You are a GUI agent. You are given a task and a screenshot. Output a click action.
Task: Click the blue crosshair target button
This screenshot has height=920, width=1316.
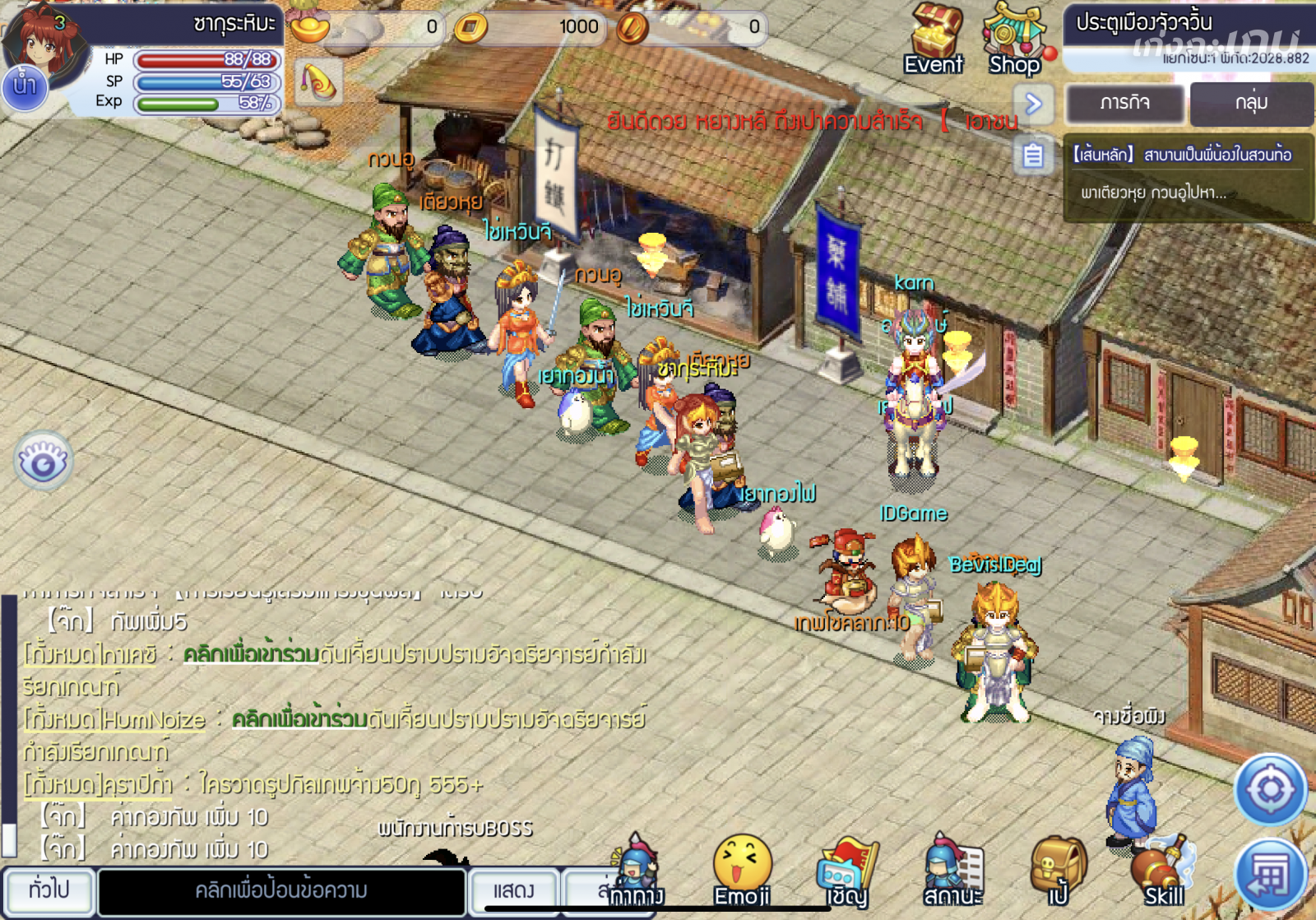[1270, 790]
